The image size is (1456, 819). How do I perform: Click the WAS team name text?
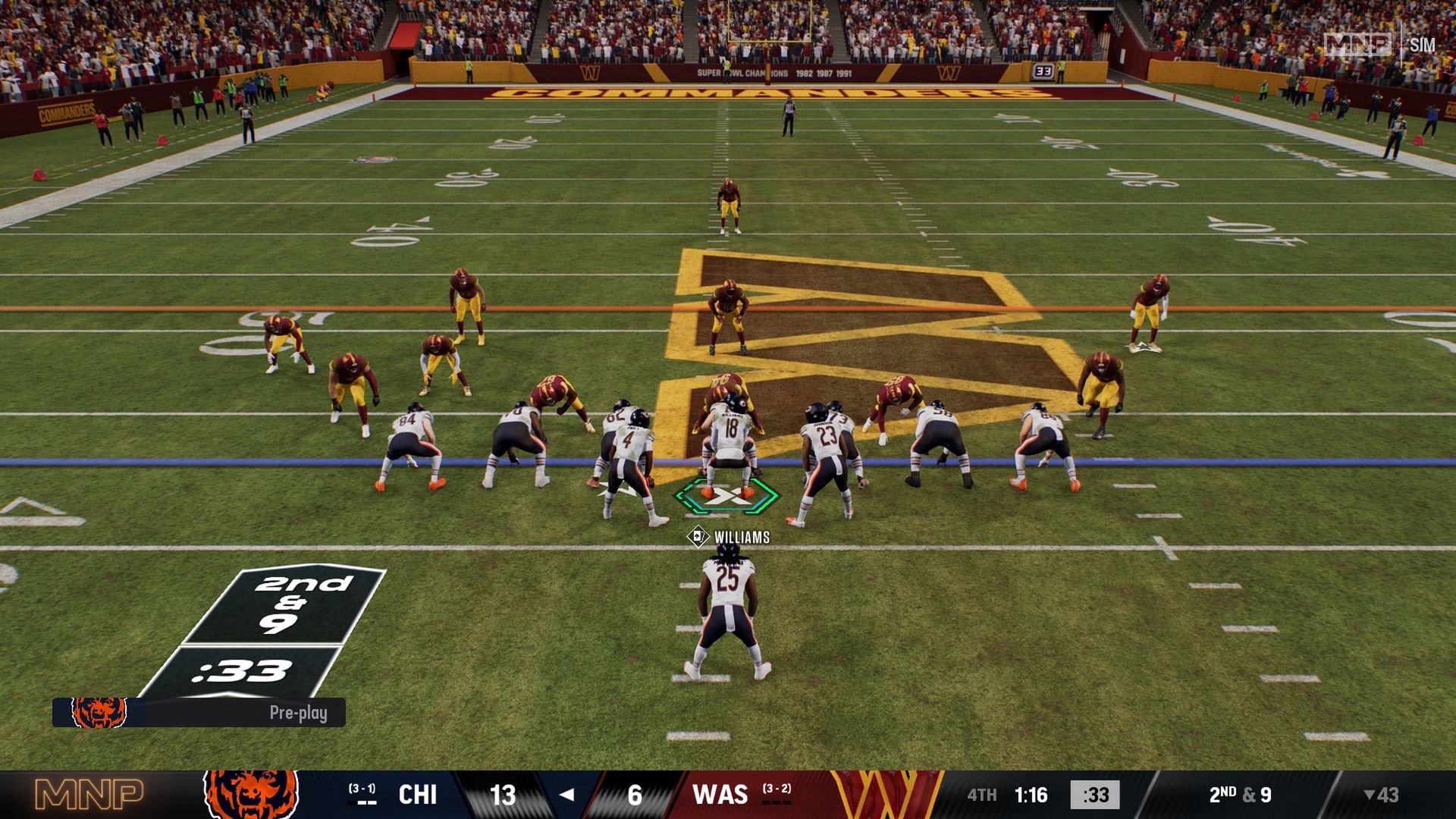(x=721, y=794)
